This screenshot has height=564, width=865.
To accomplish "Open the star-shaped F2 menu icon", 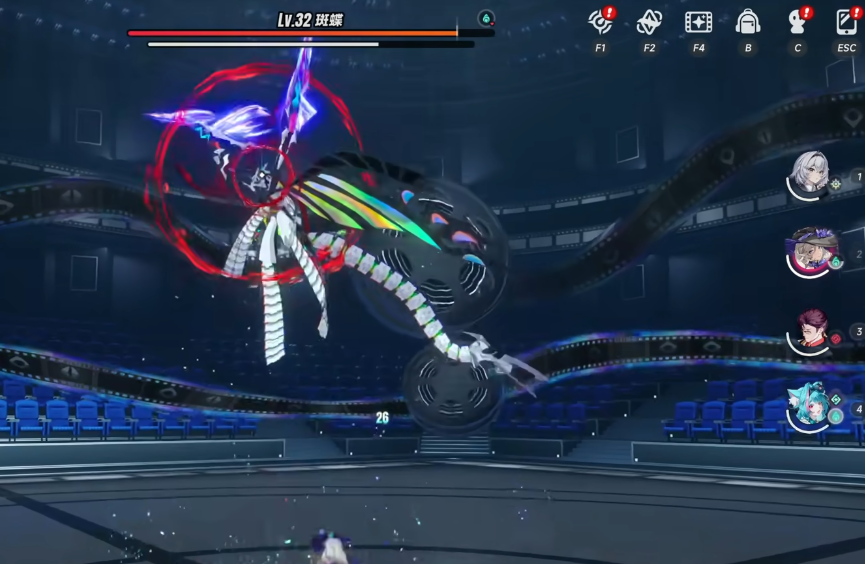I will tap(649, 22).
